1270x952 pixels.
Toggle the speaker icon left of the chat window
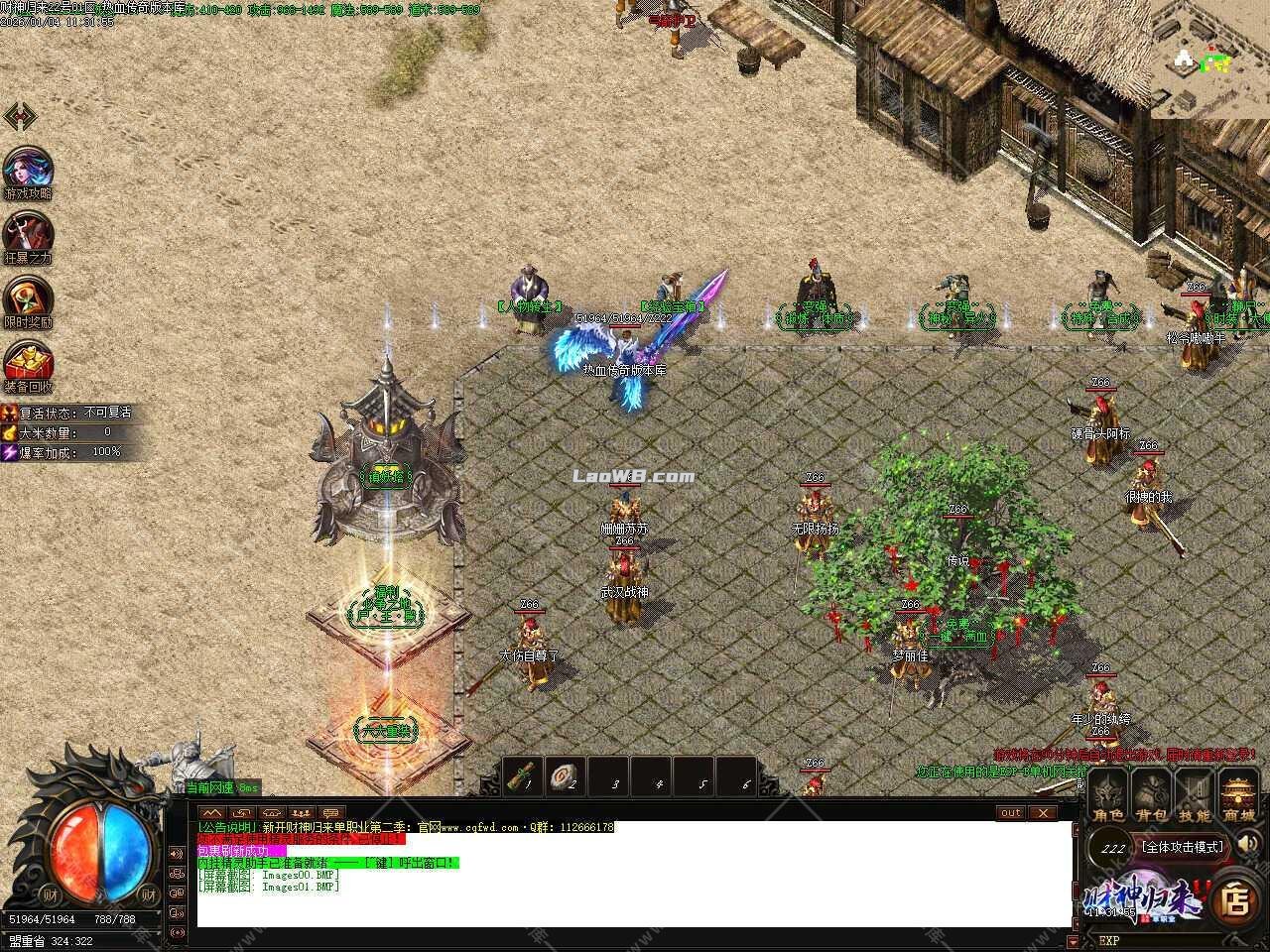[x=177, y=854]
